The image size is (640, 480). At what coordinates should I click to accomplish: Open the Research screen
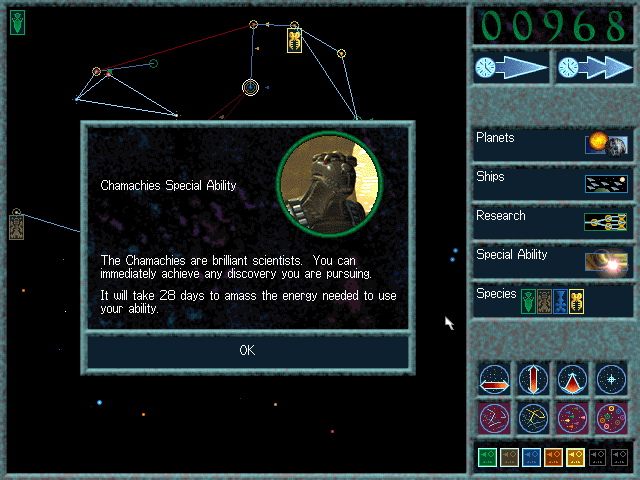click(553, 221)
